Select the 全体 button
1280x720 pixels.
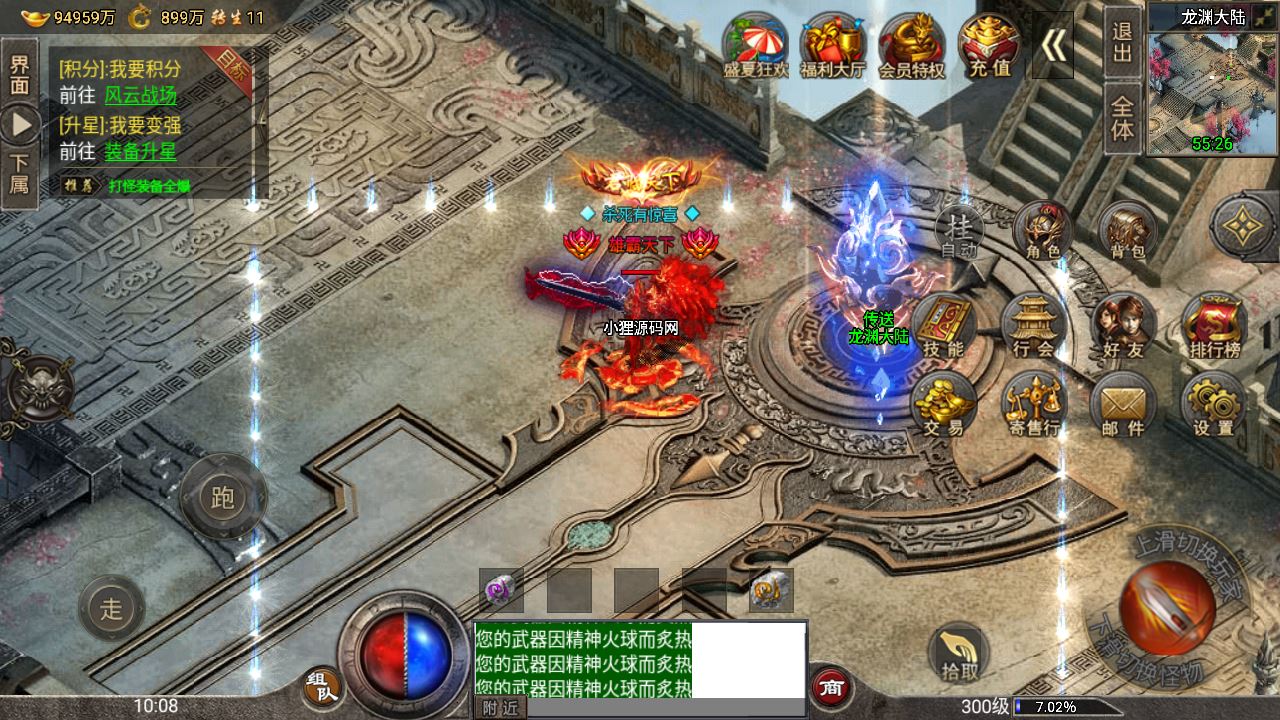[x=1123, y=118]
